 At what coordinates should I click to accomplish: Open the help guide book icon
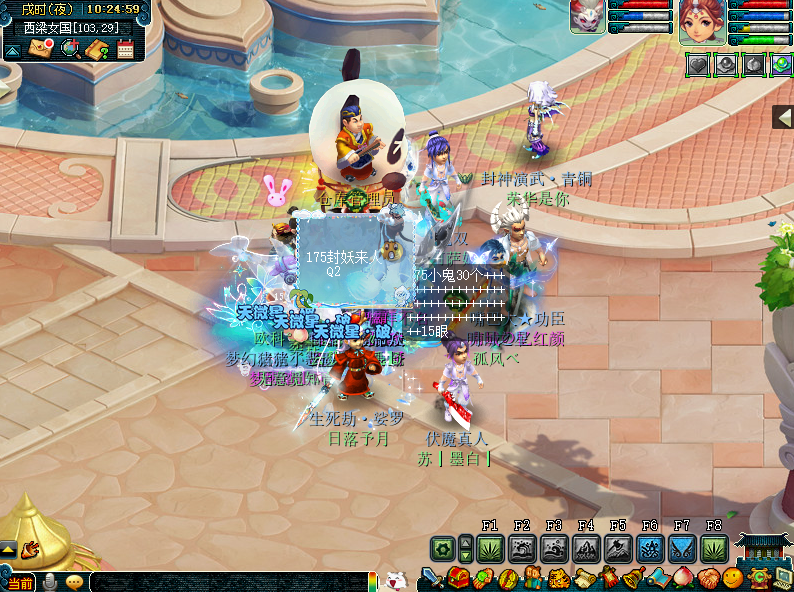[x=97, y=49]
